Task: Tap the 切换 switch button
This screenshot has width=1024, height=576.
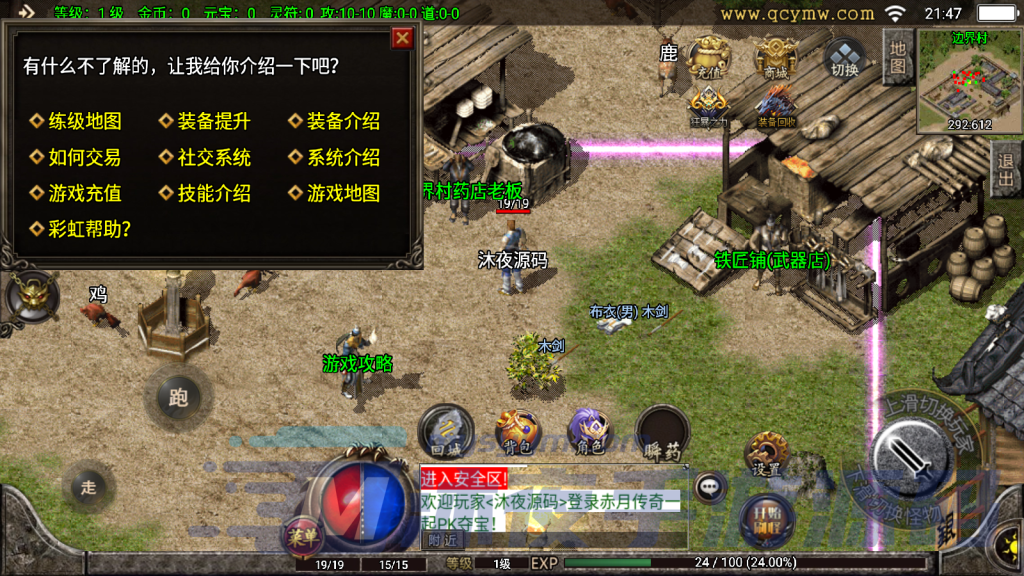Action: tap(845, 58)
